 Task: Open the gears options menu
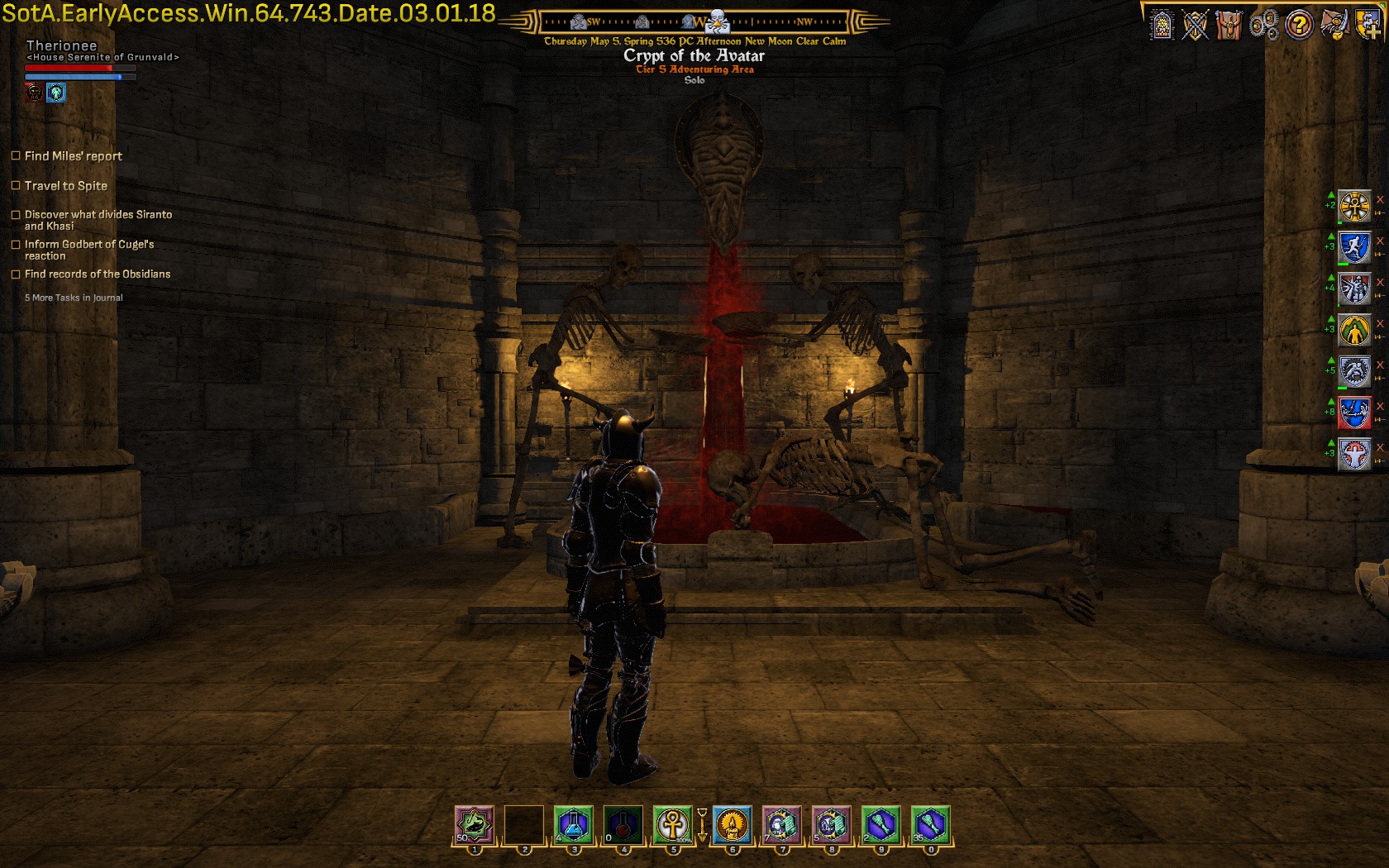(1263, 26)
